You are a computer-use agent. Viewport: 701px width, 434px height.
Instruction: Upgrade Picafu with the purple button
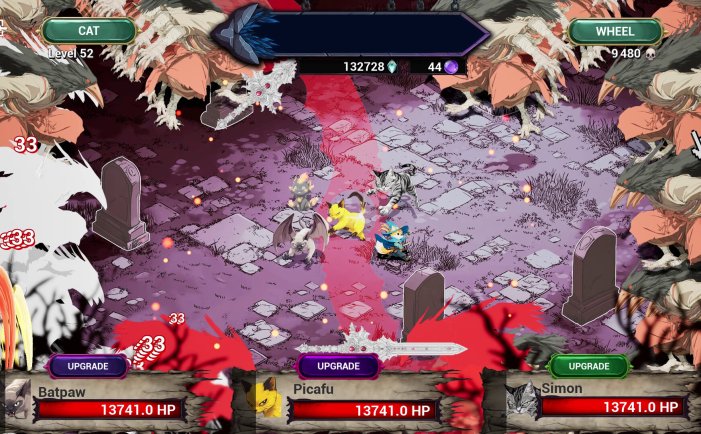point(338,366)
